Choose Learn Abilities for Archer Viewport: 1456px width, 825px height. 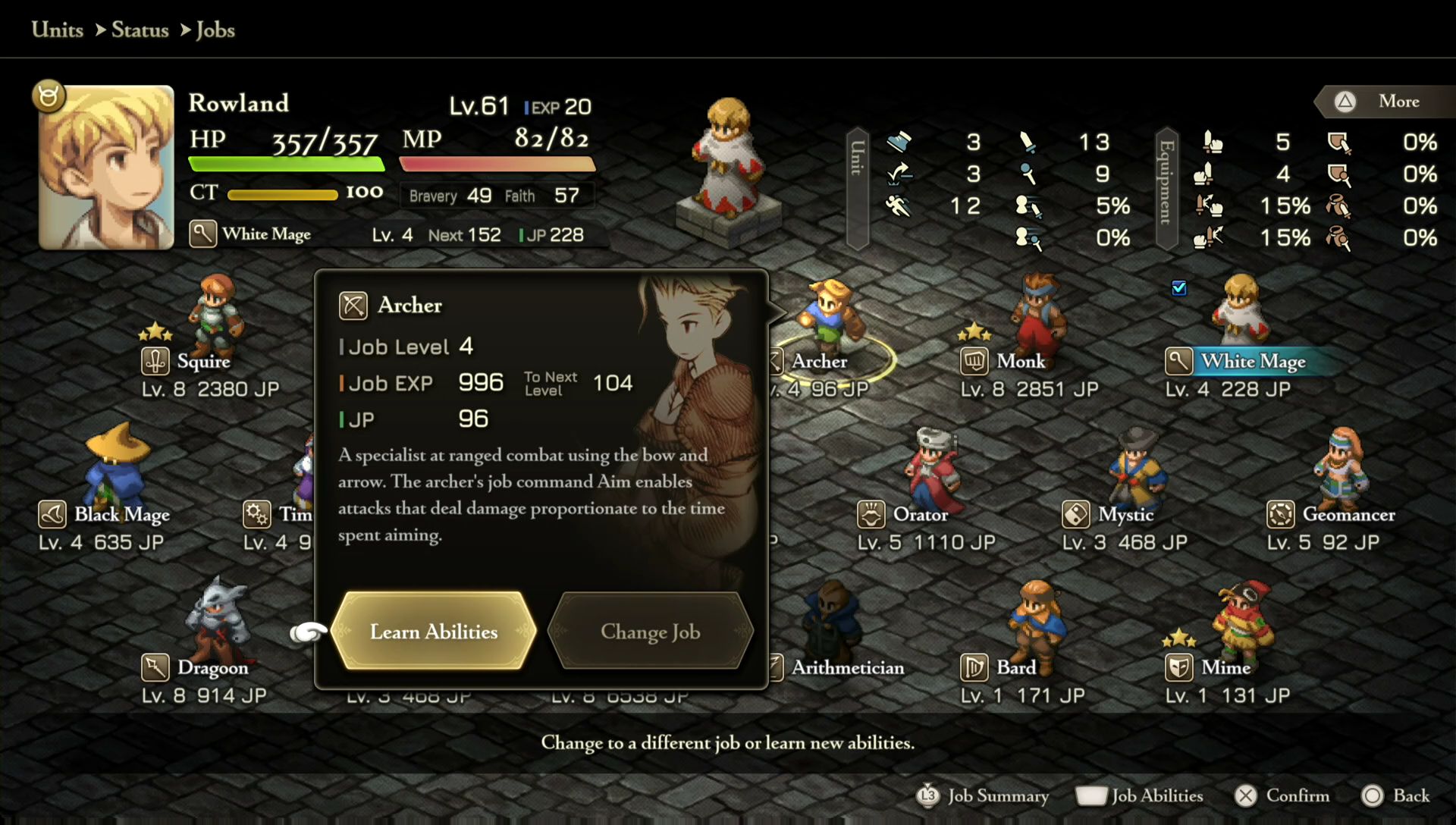[x=434, y=631]
